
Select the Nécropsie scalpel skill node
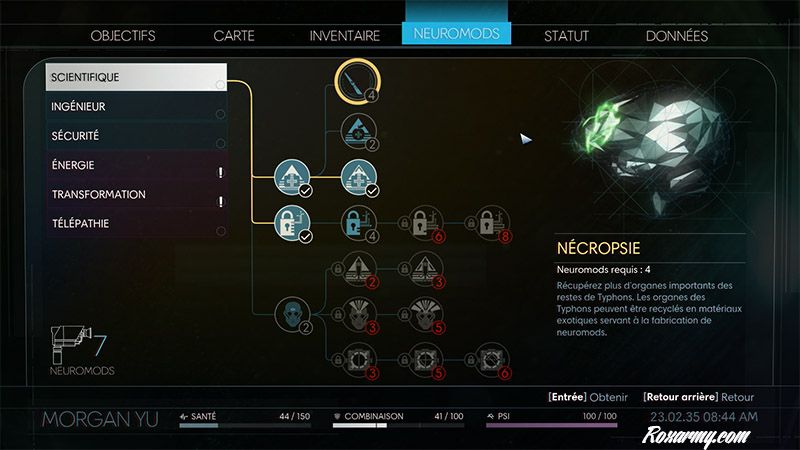pyautogui.click(x=356, y=79)
